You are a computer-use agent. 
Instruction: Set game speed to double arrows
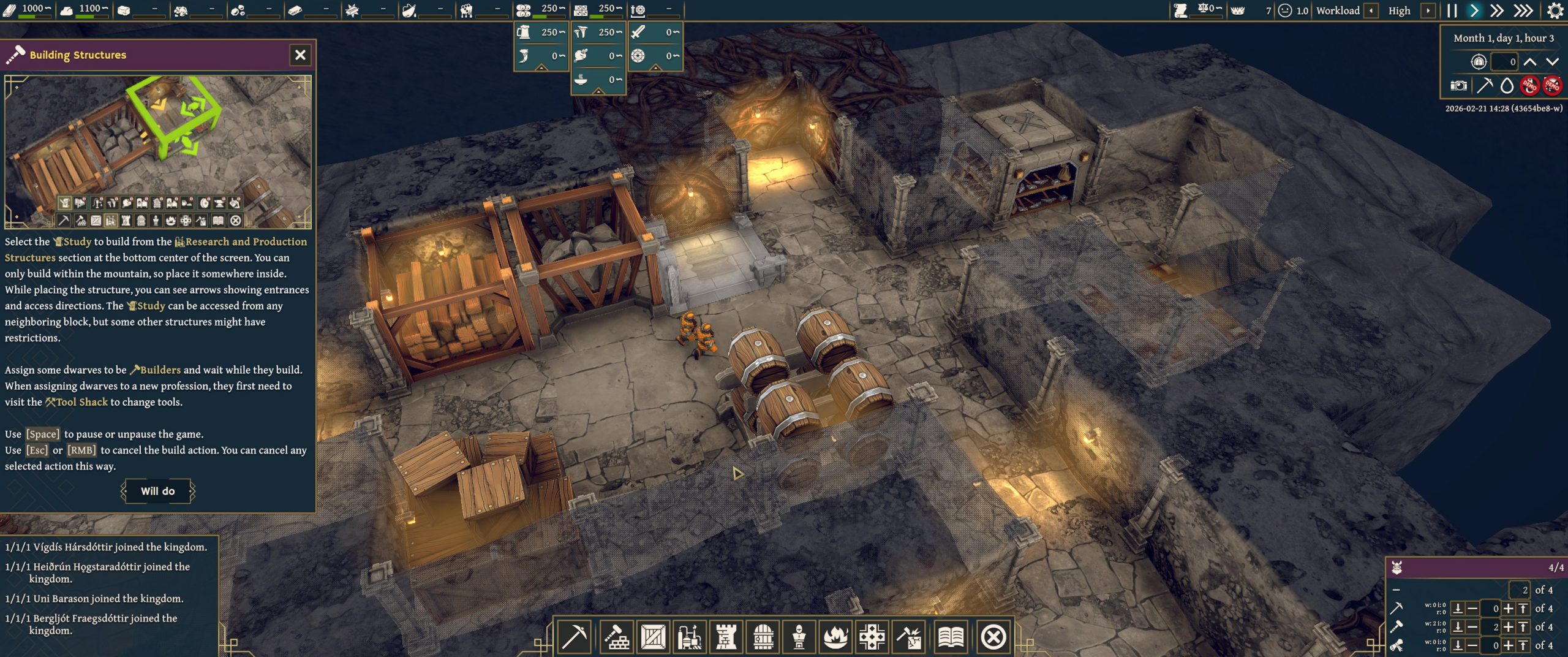(1497, 10)
